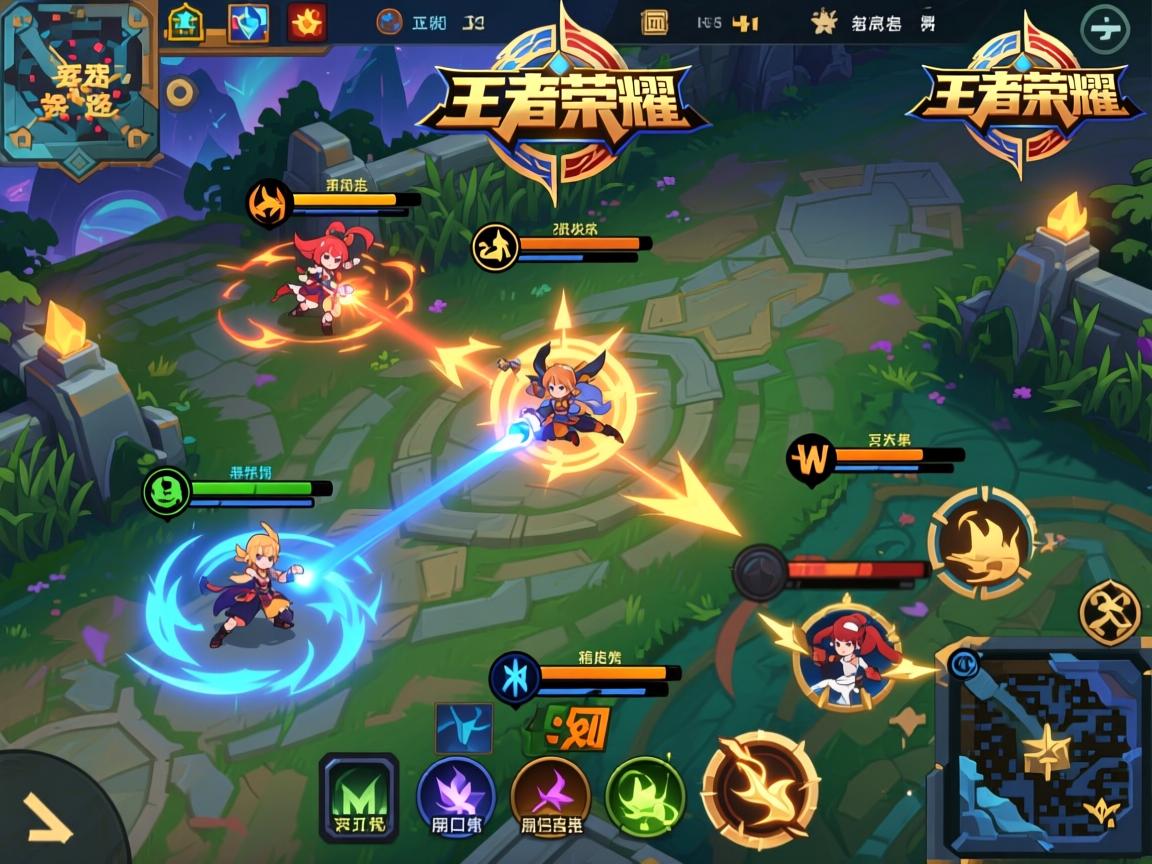Tap the small gold ring button below the map panel
This screenshot has width=1152, height=864.
[x=180, y=93]
